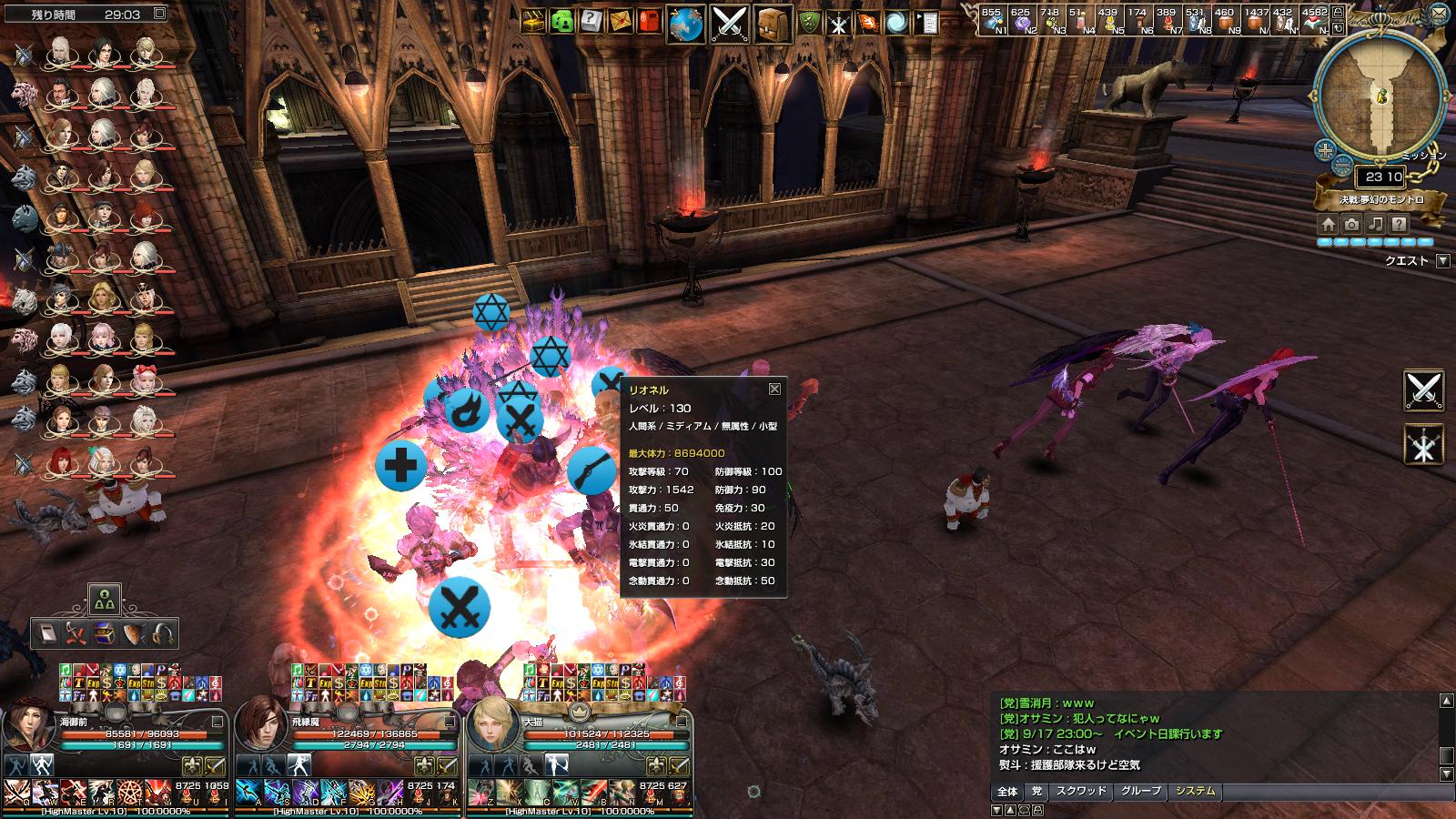Open the treasure chest icon in top toolbar
The image size is (1456, 819).
[534, 21]
